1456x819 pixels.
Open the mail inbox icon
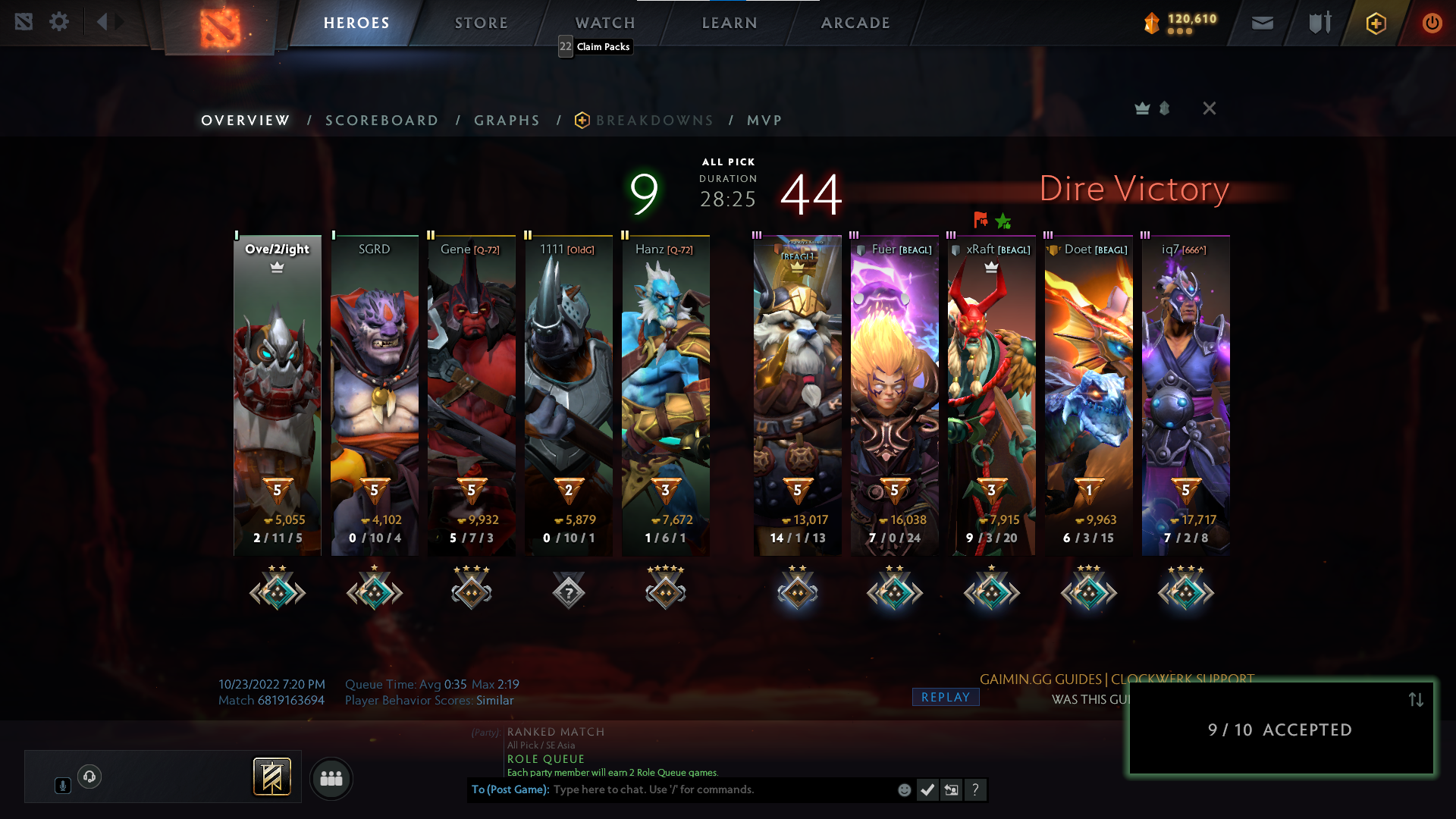pos(1263,23)
